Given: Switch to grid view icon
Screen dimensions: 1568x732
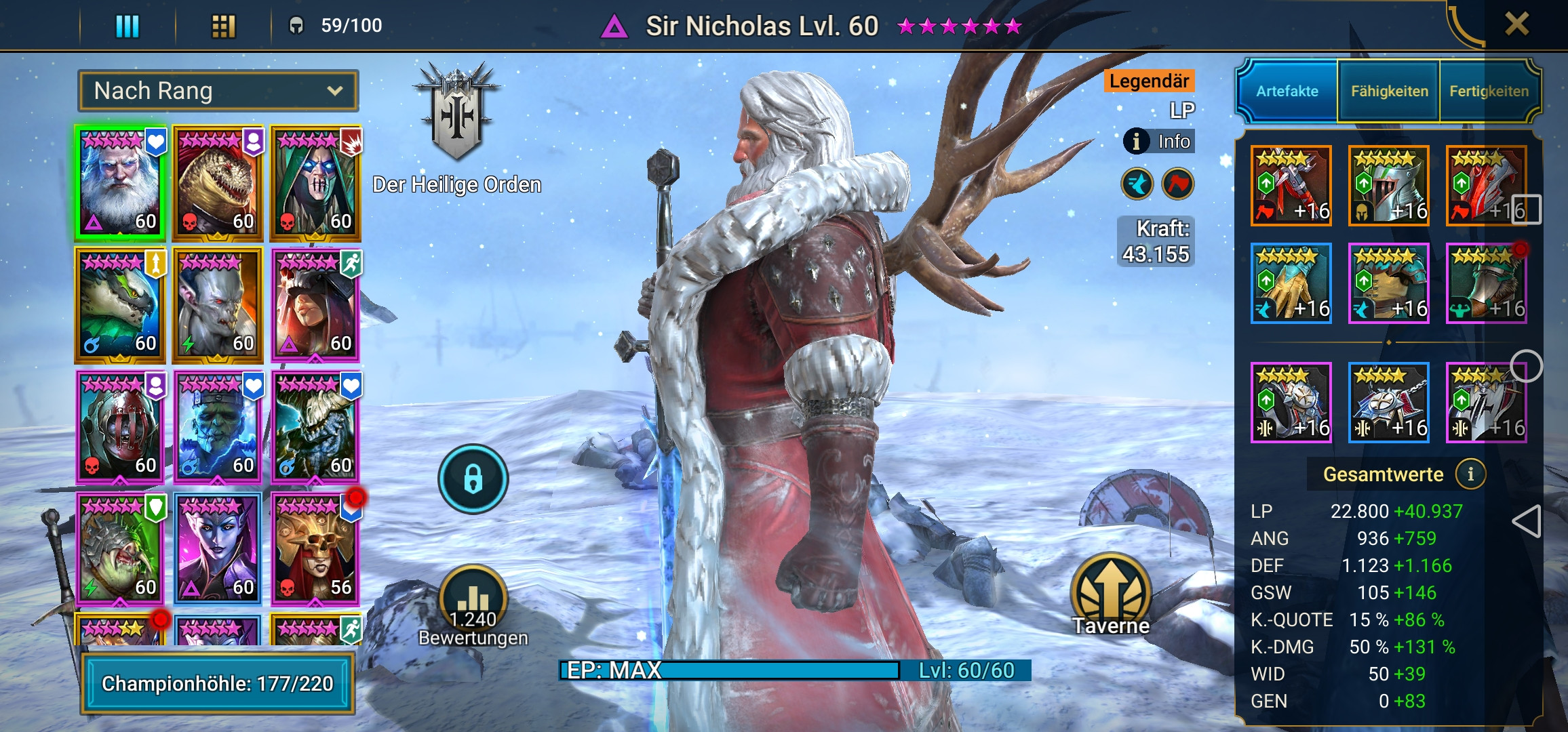Looking at the screenshot, I should coord(224,27).
